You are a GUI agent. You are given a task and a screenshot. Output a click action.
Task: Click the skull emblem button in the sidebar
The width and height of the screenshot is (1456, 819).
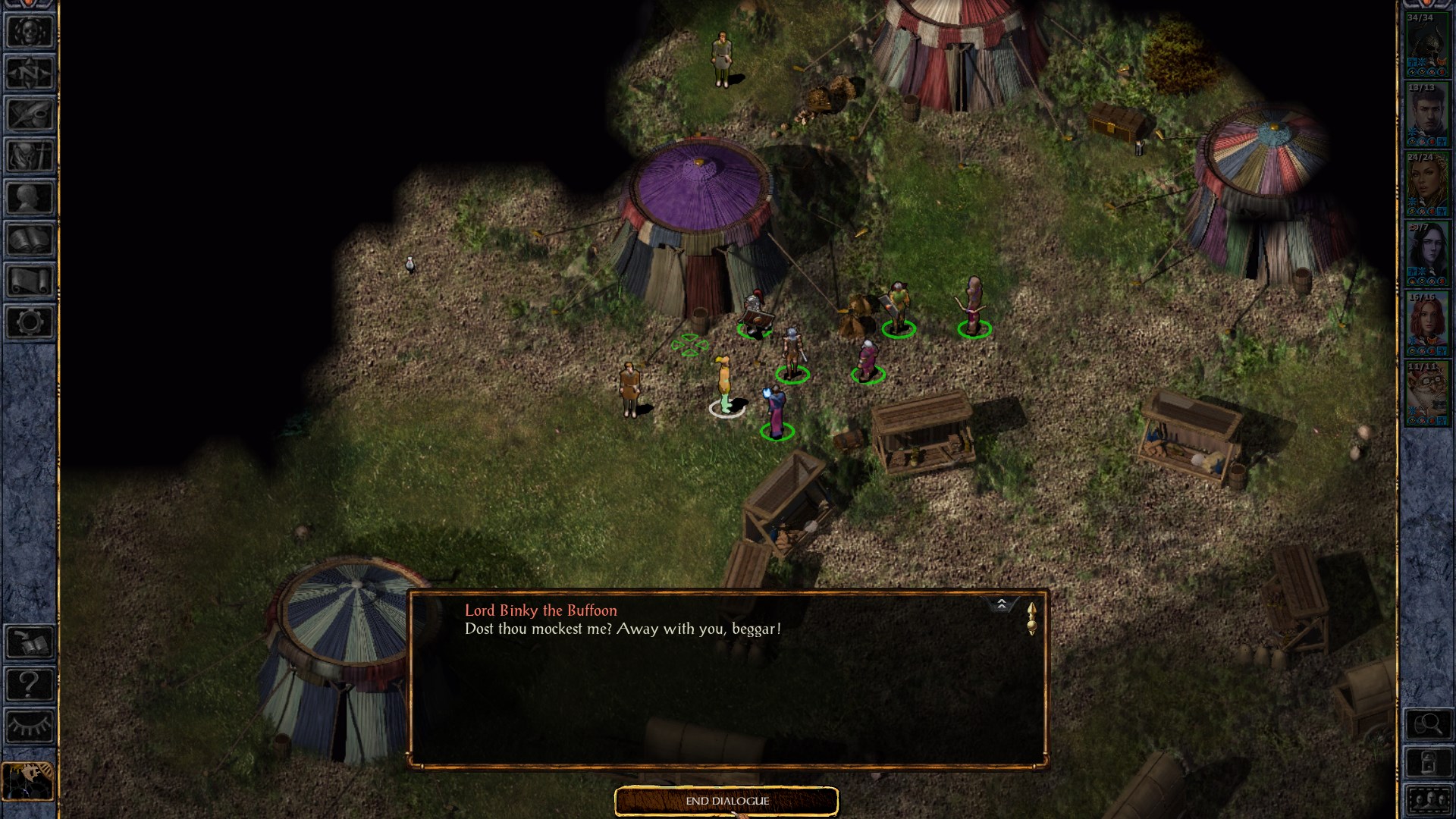click(x=30, y=32)
